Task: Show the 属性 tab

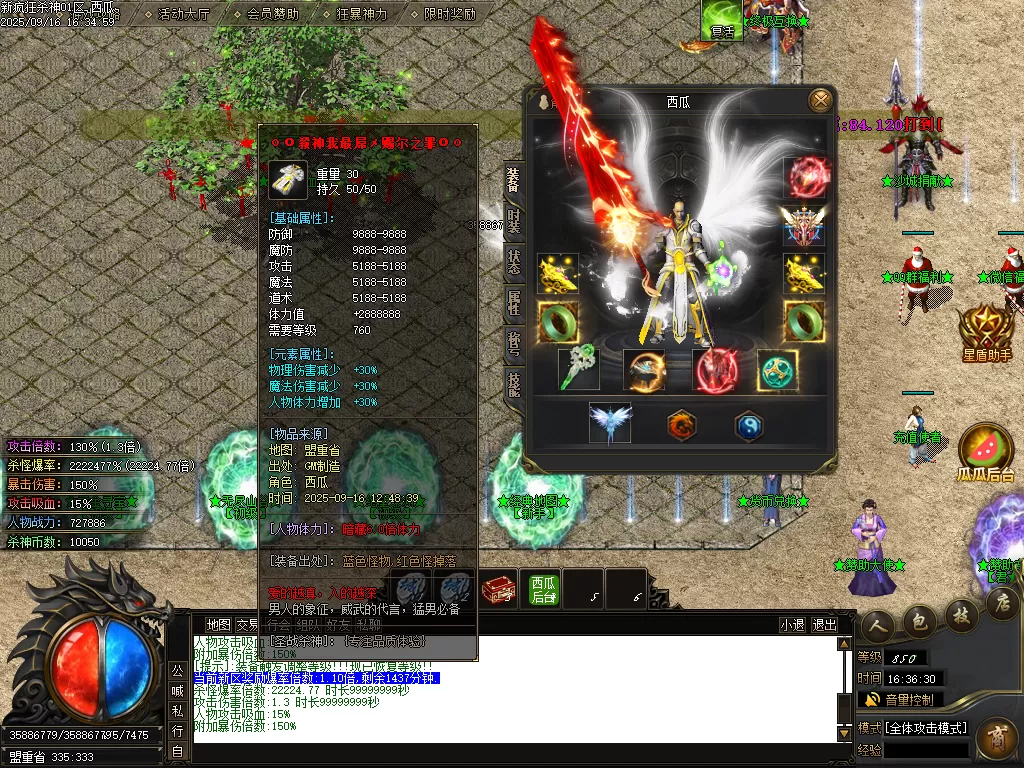Action: pyautogui.click(x=513, y=302)
